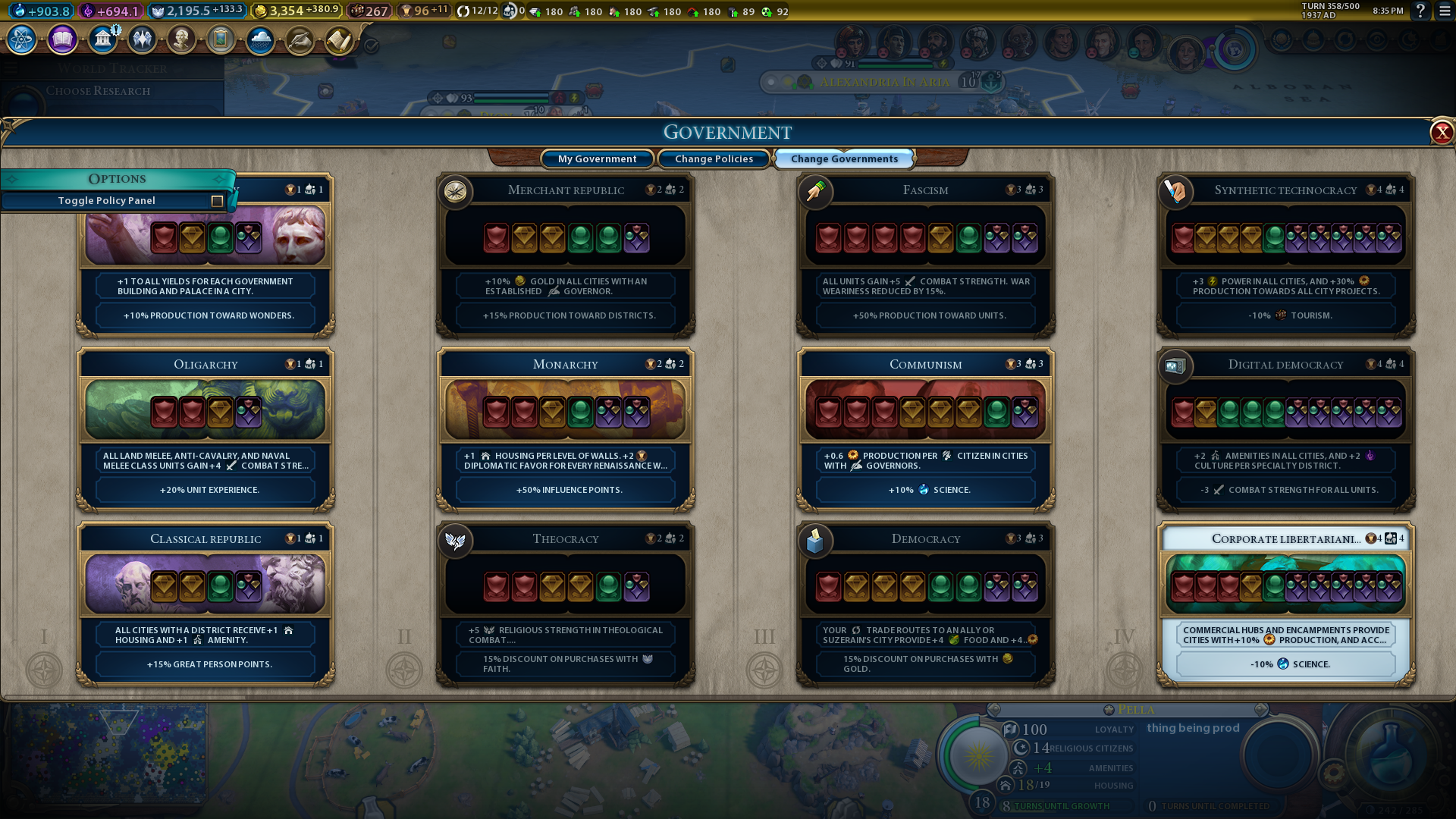Open the Change Policies tab

coord(714,158)
